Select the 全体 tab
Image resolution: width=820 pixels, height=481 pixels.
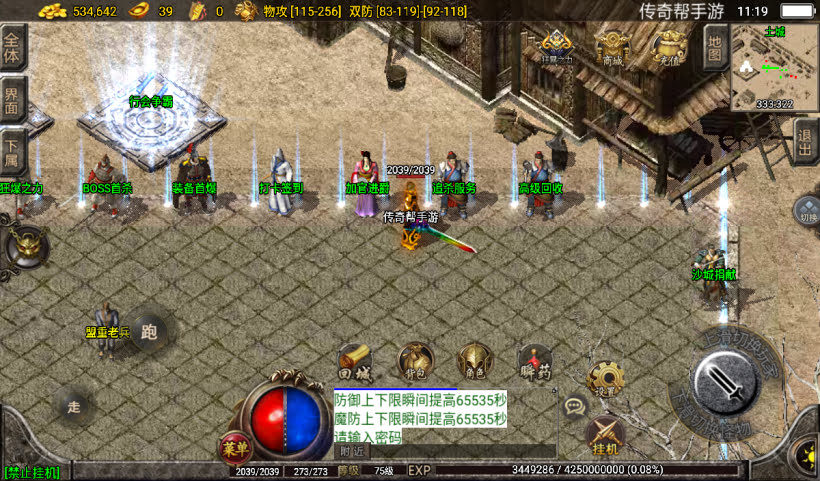(x=12, y=46)
